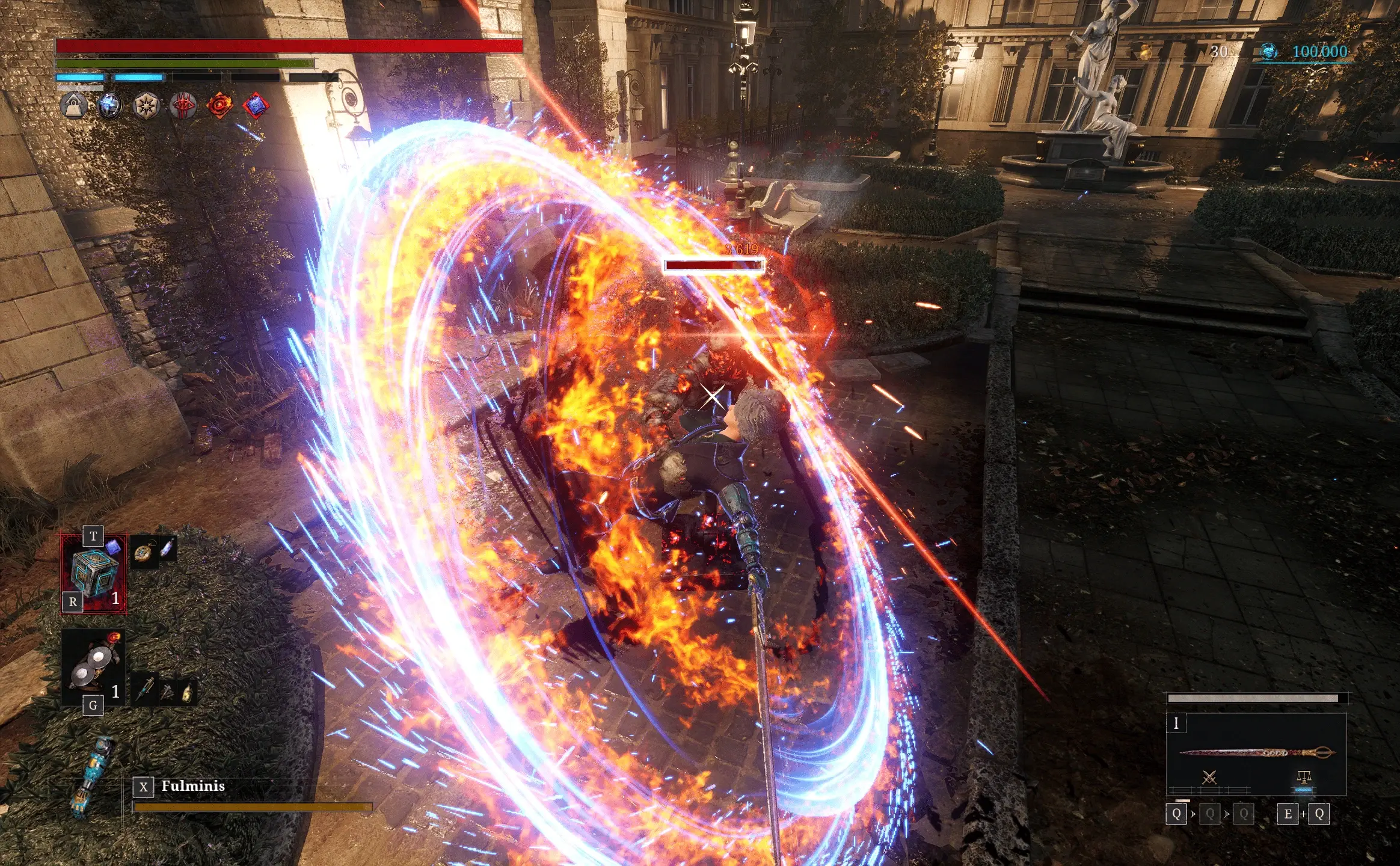Expand the first Q combo input prompt
Image resolution: width=1400 pixels, height=866 pixels.
point(1177,813)
